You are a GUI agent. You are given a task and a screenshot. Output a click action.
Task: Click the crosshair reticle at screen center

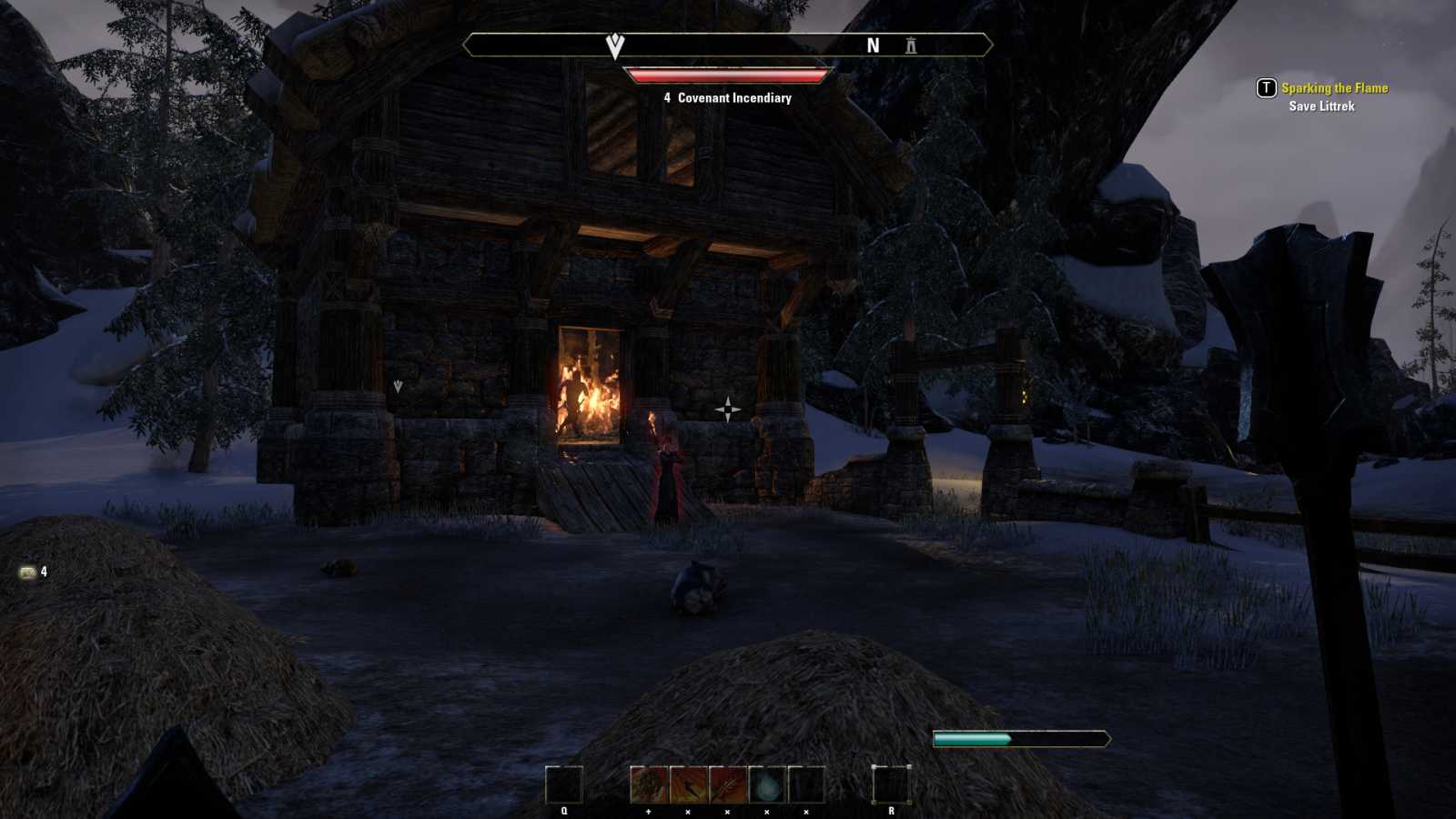[728, 409]
